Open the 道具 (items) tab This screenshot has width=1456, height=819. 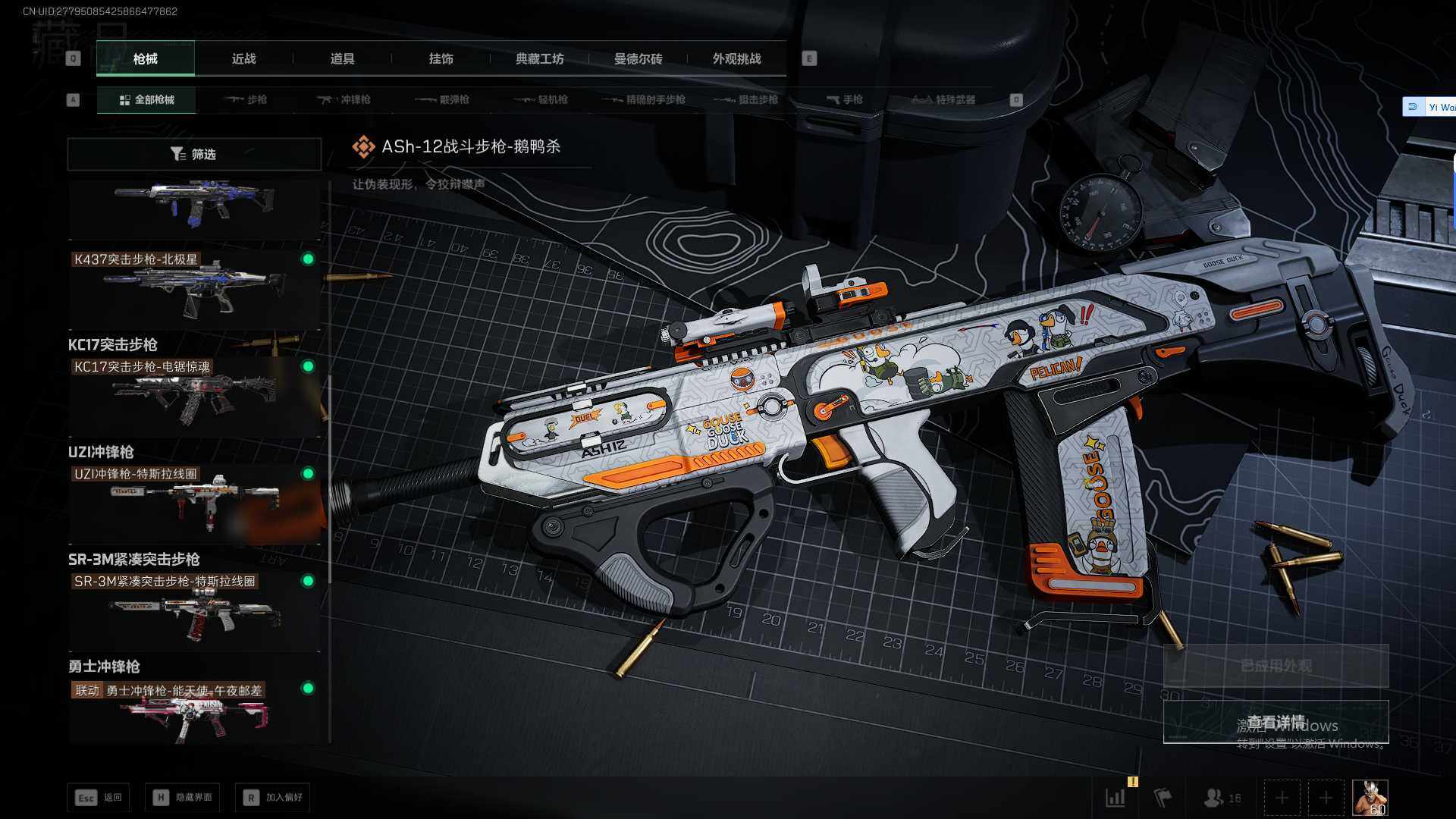[342, 58]
